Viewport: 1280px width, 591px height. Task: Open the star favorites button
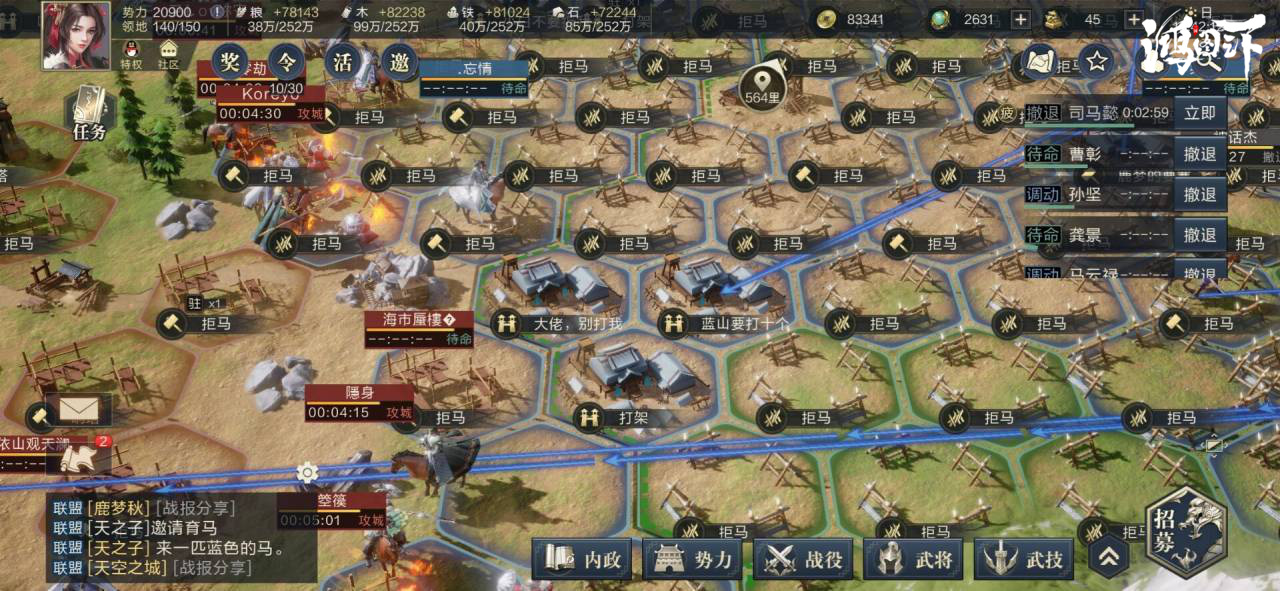(1097, 62)
